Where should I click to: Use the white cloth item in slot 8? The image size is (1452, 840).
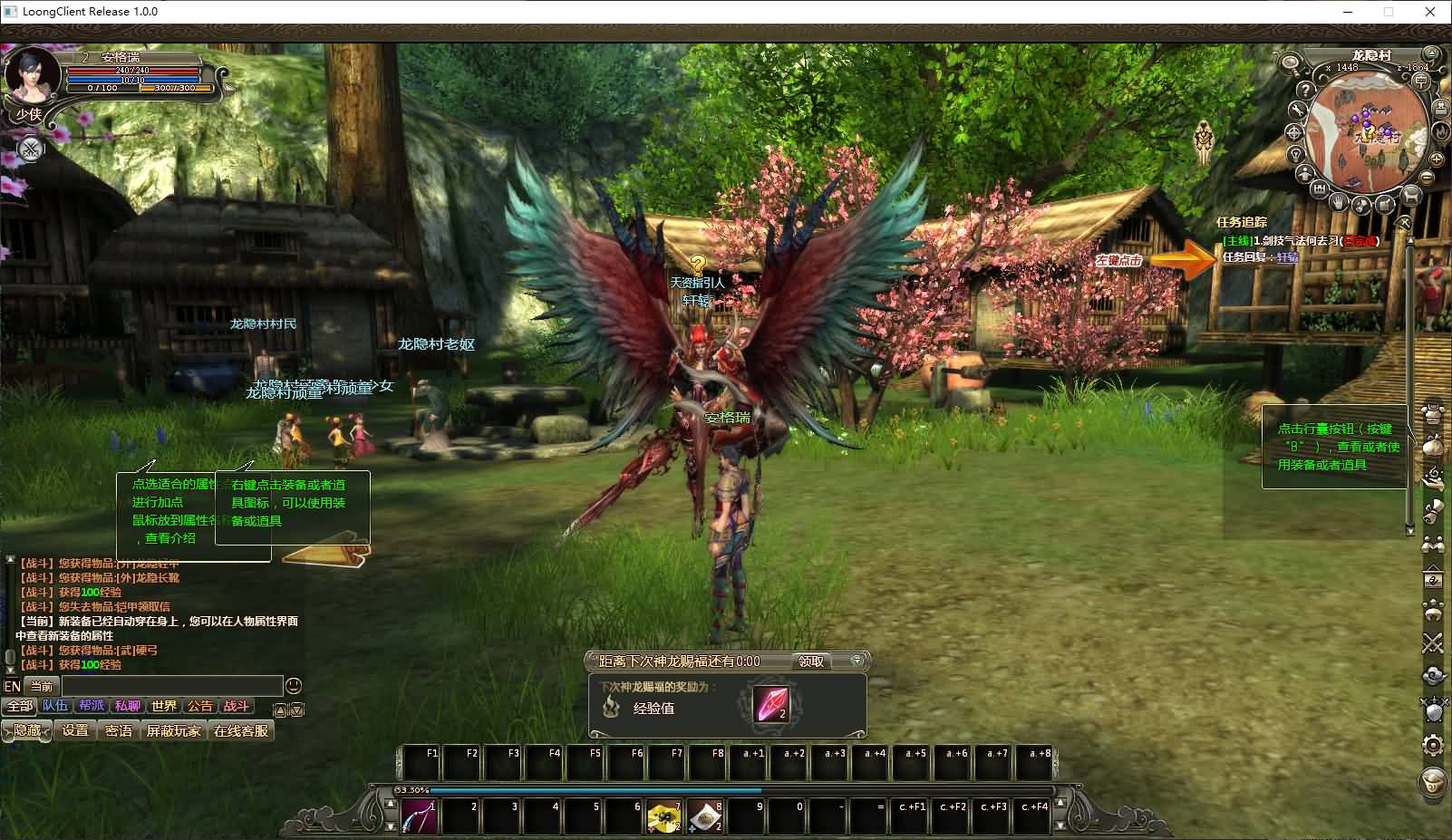point(705,816)
